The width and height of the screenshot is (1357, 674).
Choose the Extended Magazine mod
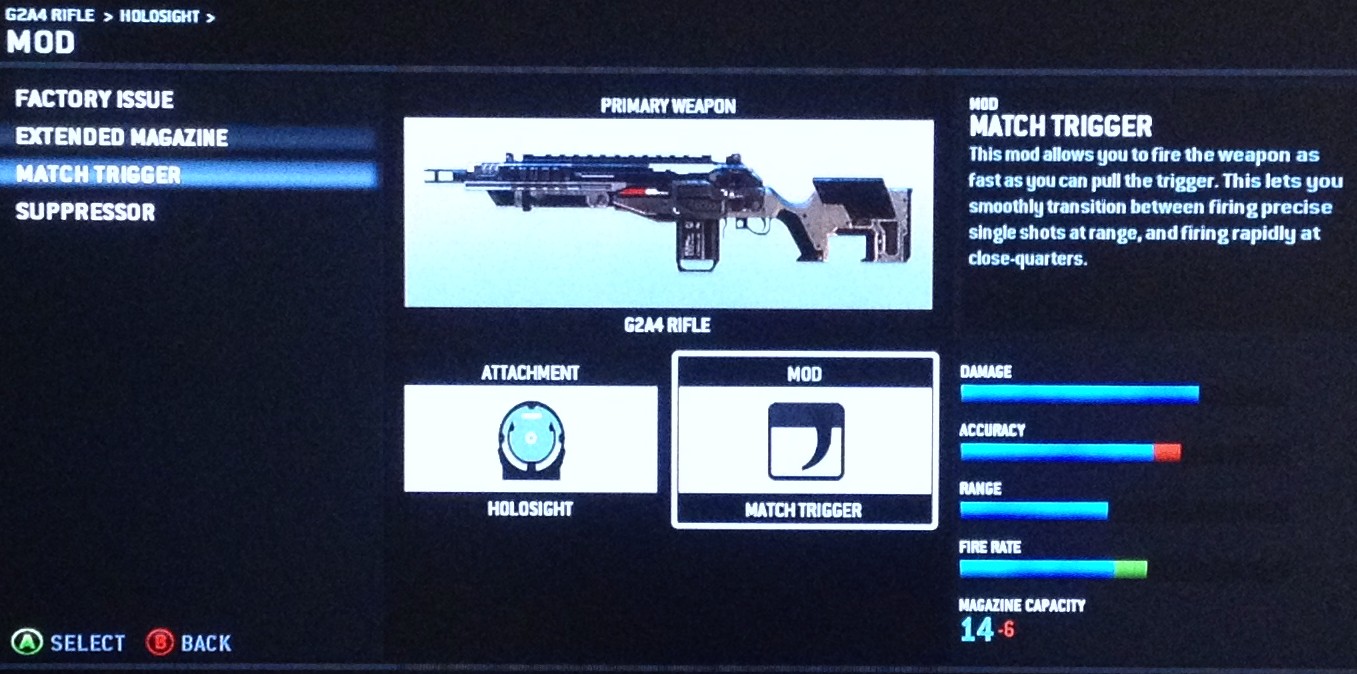click(x=122, y=137)
